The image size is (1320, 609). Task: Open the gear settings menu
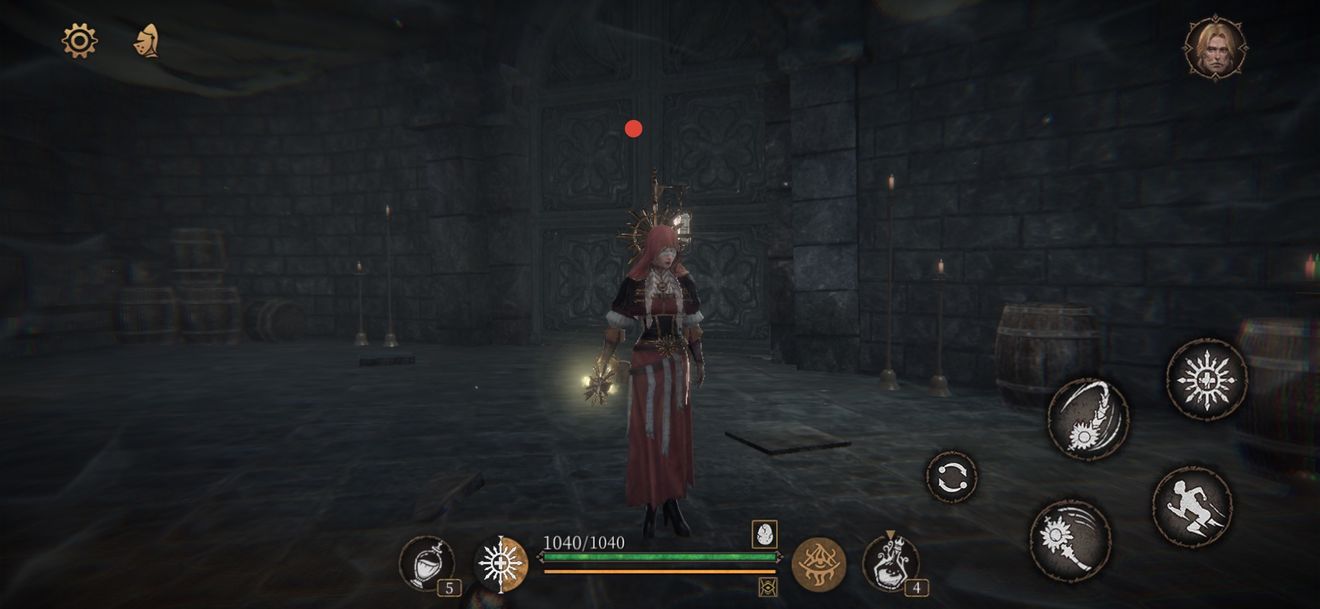tap(79, 40)
